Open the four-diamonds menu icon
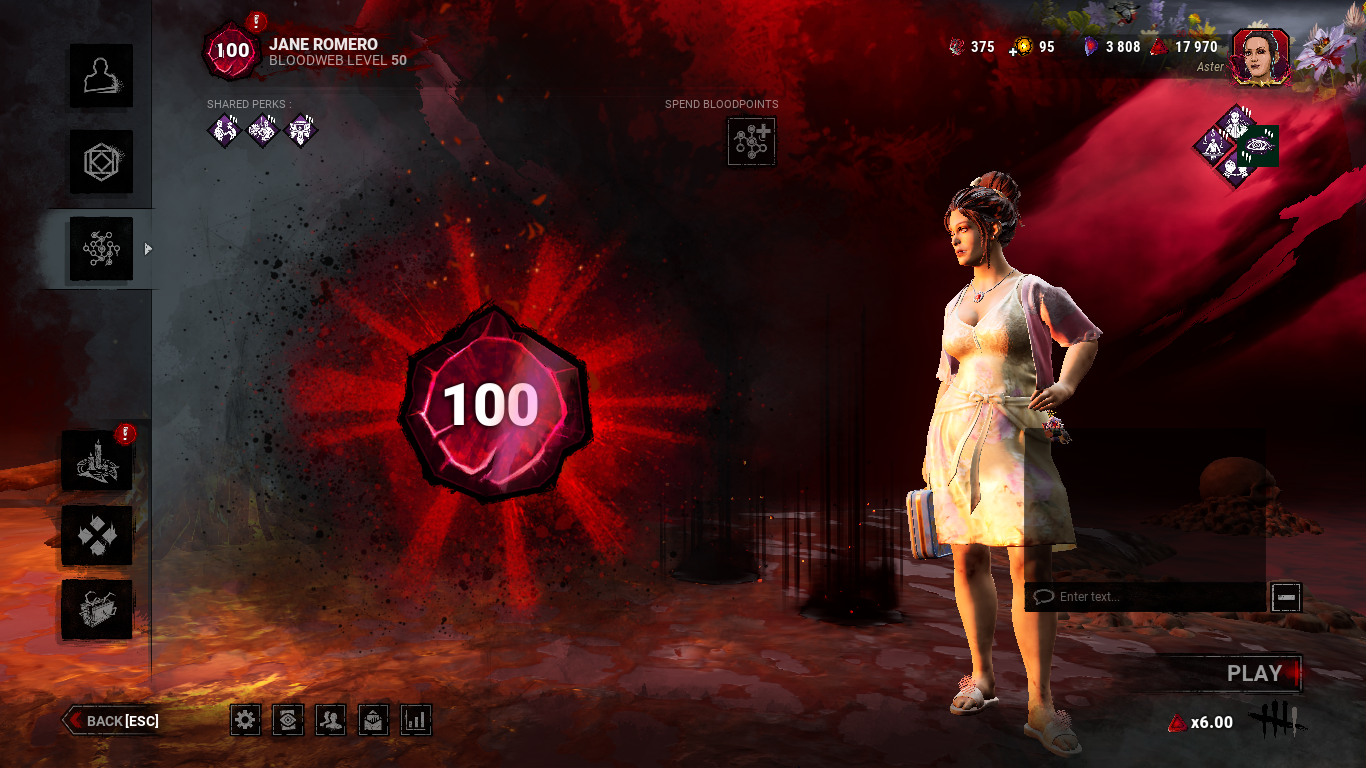Image resolution: width=1366 pixels, height=768 pixels. 97,535
